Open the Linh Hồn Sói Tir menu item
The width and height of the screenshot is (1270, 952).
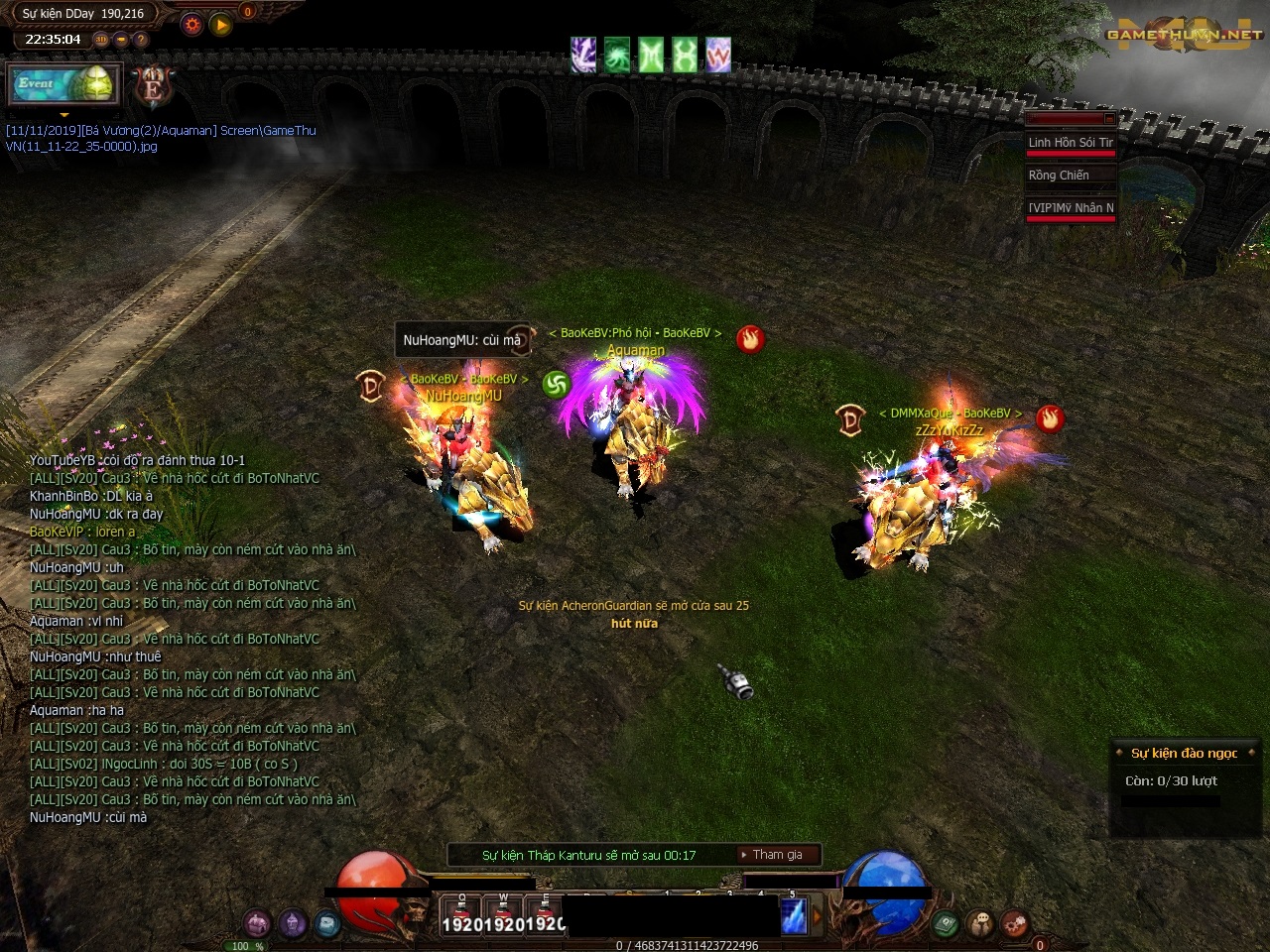1071,142
